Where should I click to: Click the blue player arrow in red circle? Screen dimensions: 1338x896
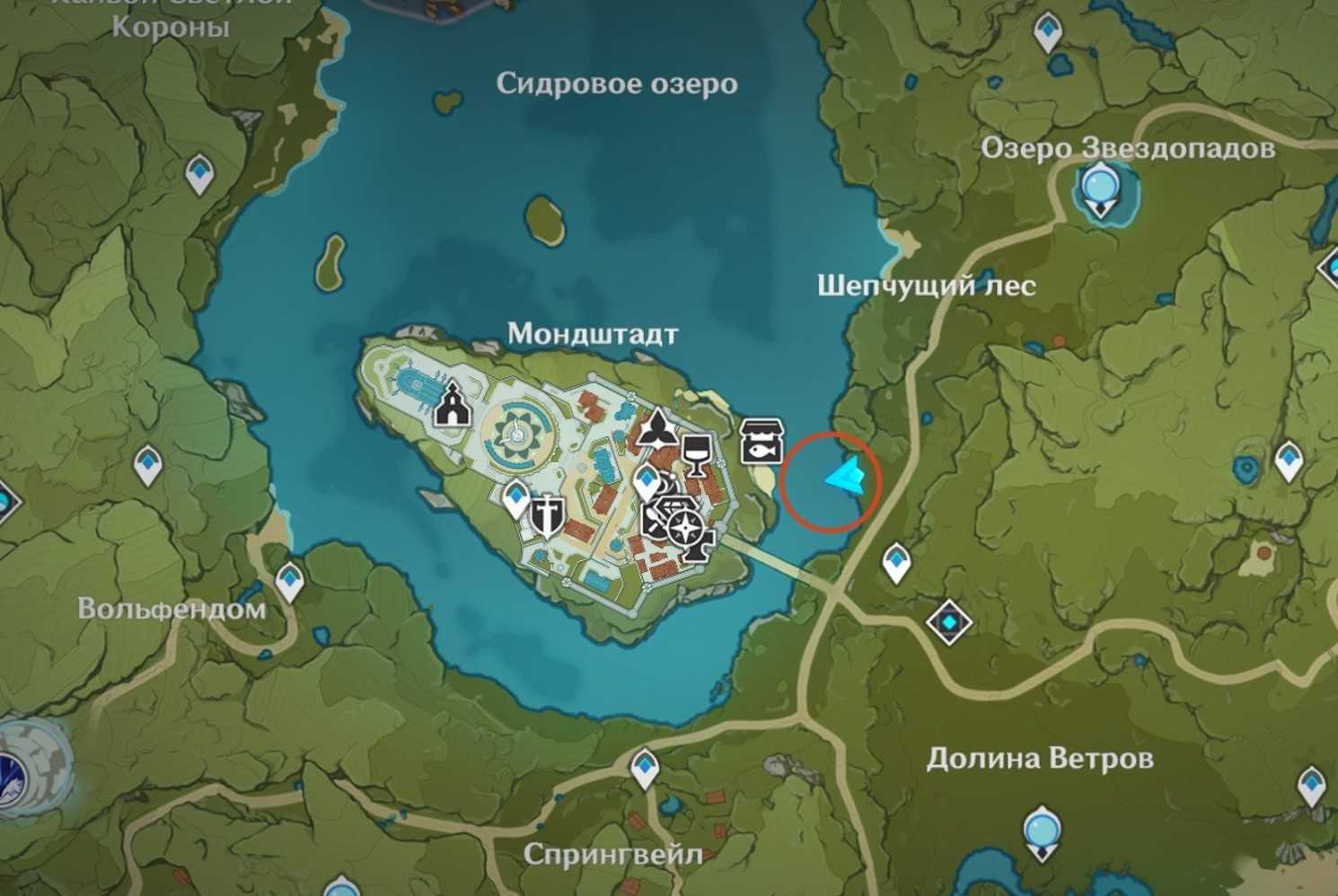pos(844,477)
